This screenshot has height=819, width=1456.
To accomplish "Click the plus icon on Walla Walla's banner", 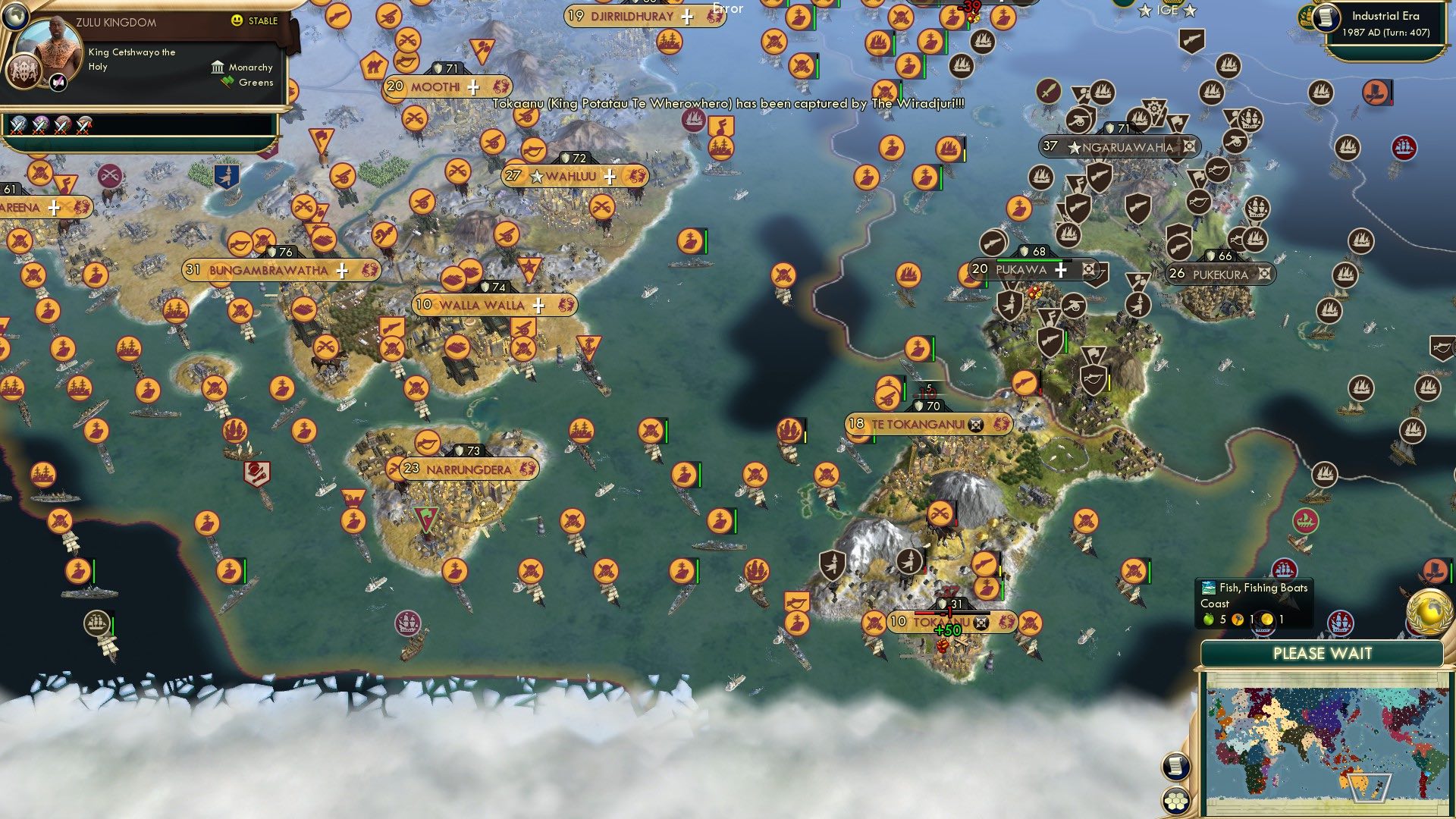I will point(538,305).
